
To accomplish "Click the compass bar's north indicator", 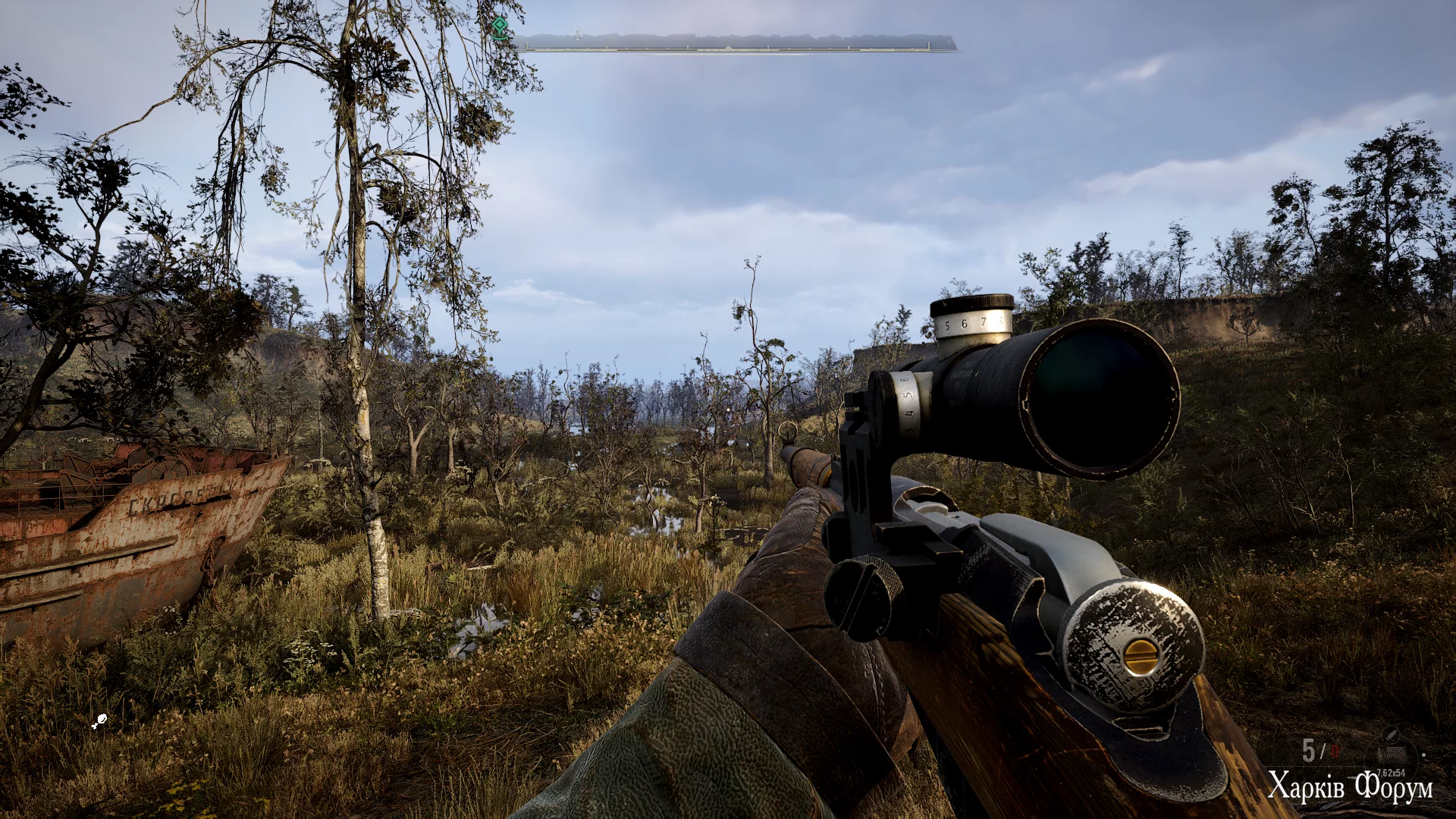I will pyautogui.click(x=577, y=34).
